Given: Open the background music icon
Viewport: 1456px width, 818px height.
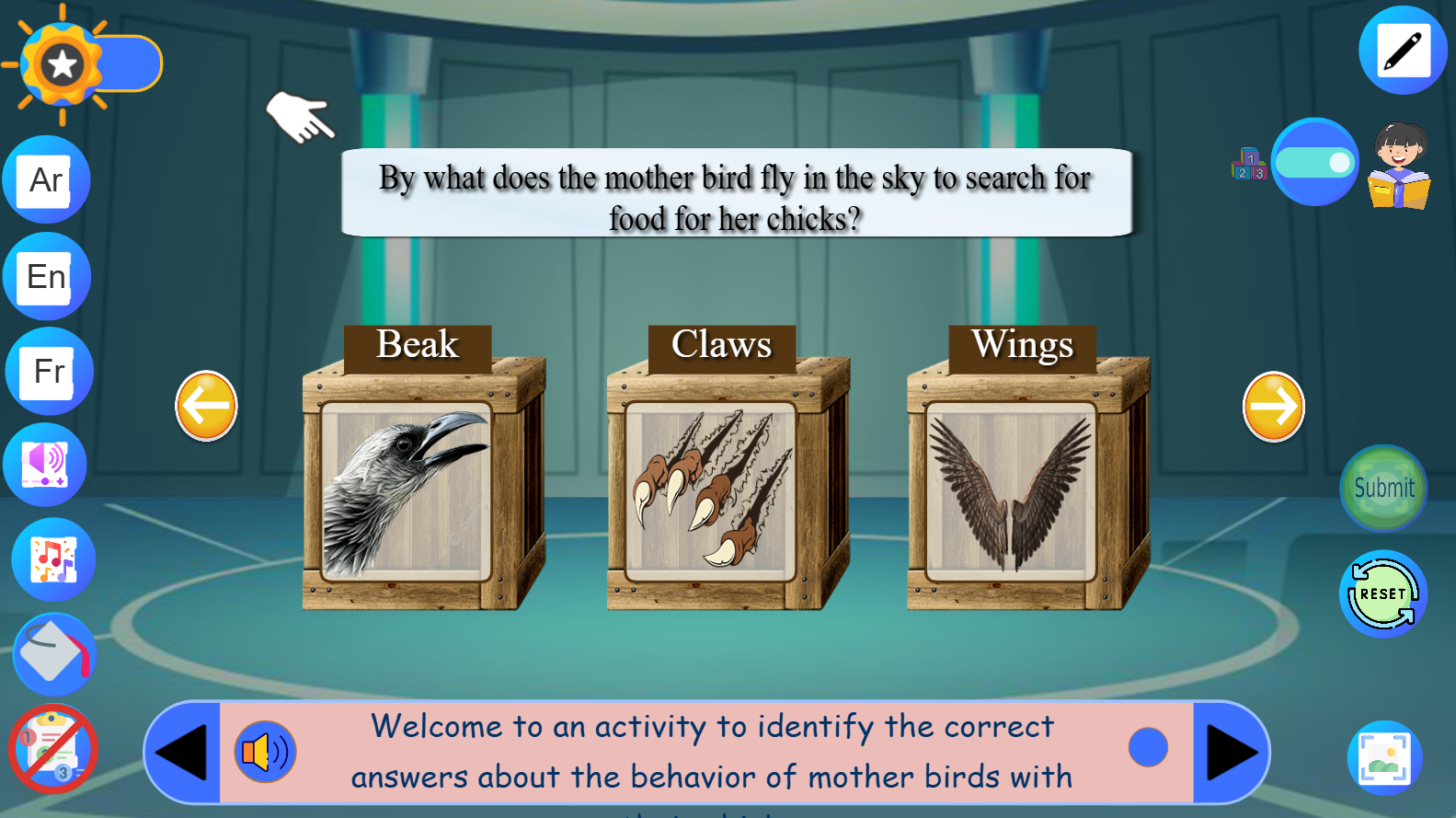Looking at the screenshot, I should pyautogui.click(x=52, y=559).
